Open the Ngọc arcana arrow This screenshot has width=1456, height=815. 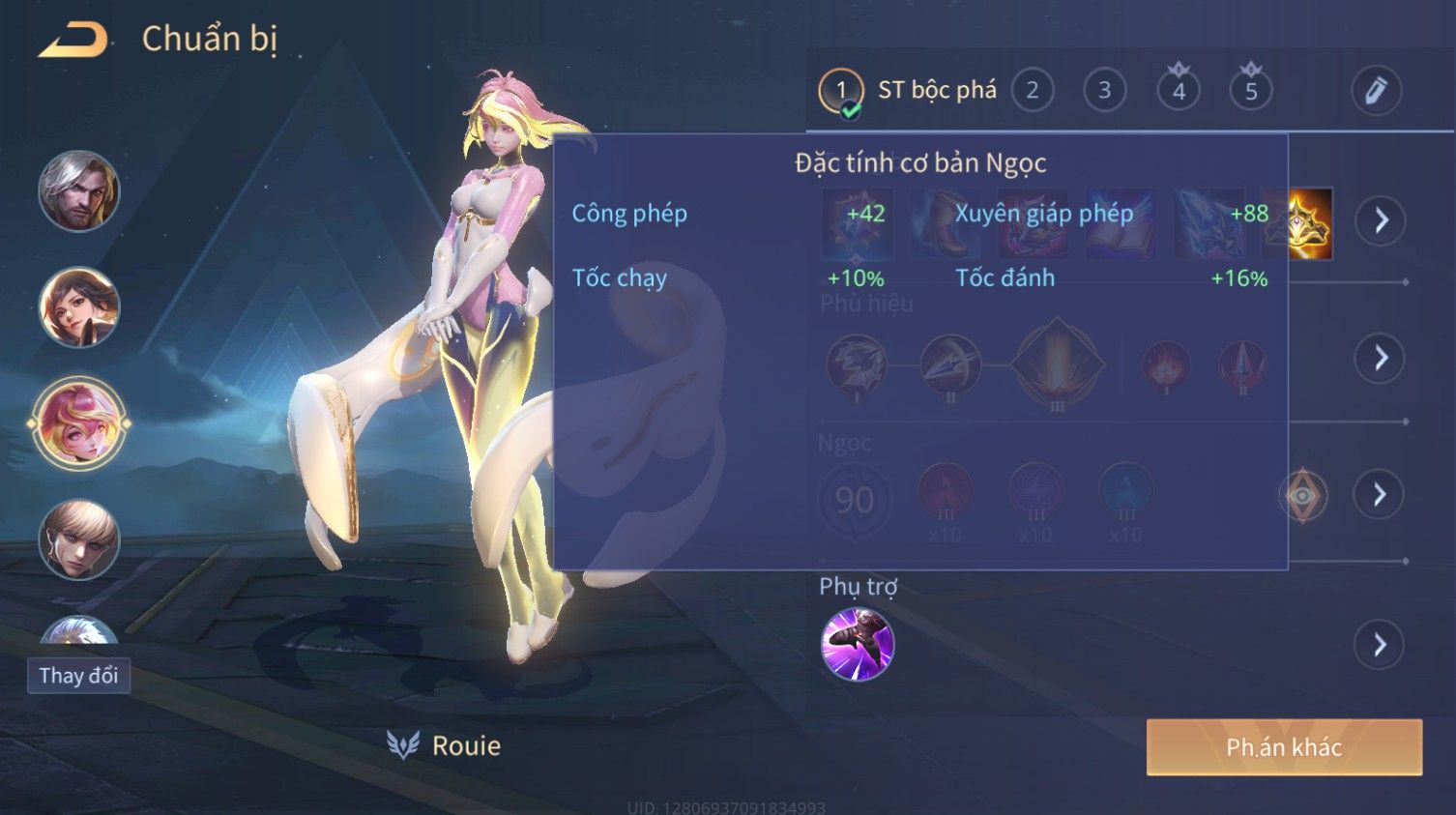(1381, 495)
